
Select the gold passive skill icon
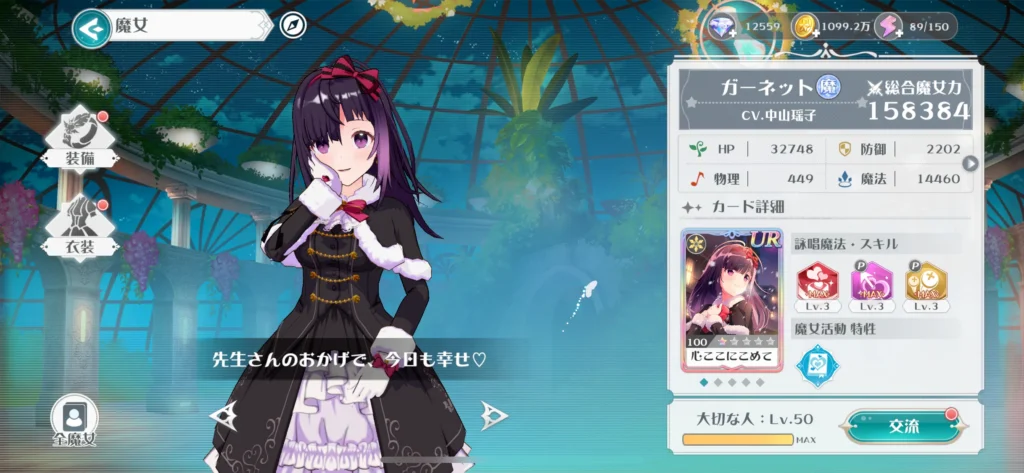click(x=925, y=284)
